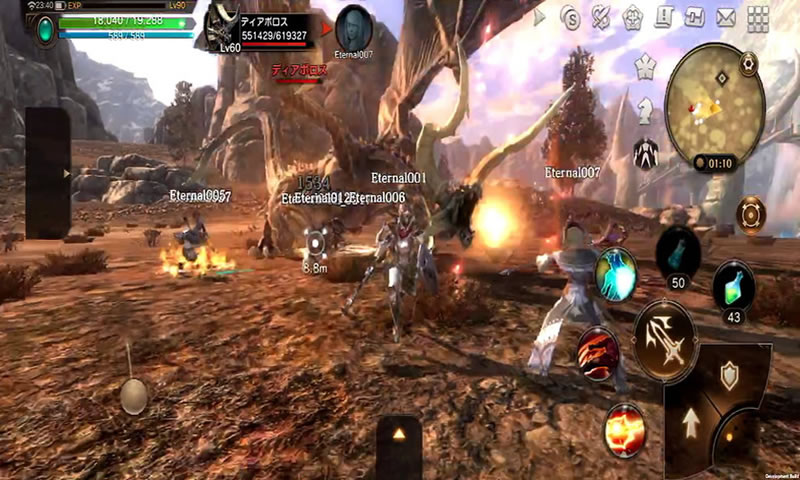This screenshot has height=480, width=800.
Task: Cast the fiery burst skill
Action: coord(626,428)
